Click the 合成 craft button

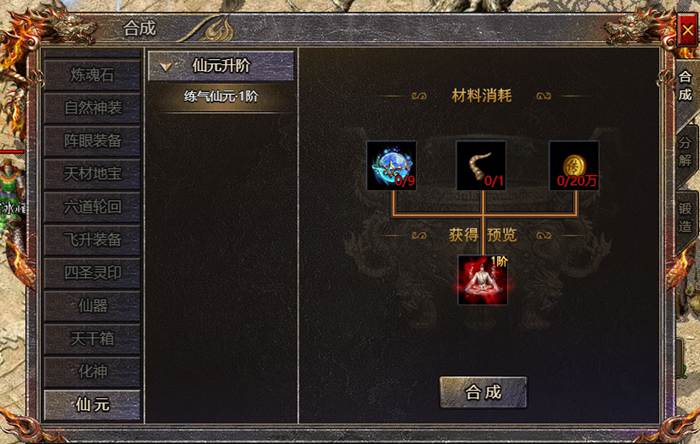coord(483,392)
